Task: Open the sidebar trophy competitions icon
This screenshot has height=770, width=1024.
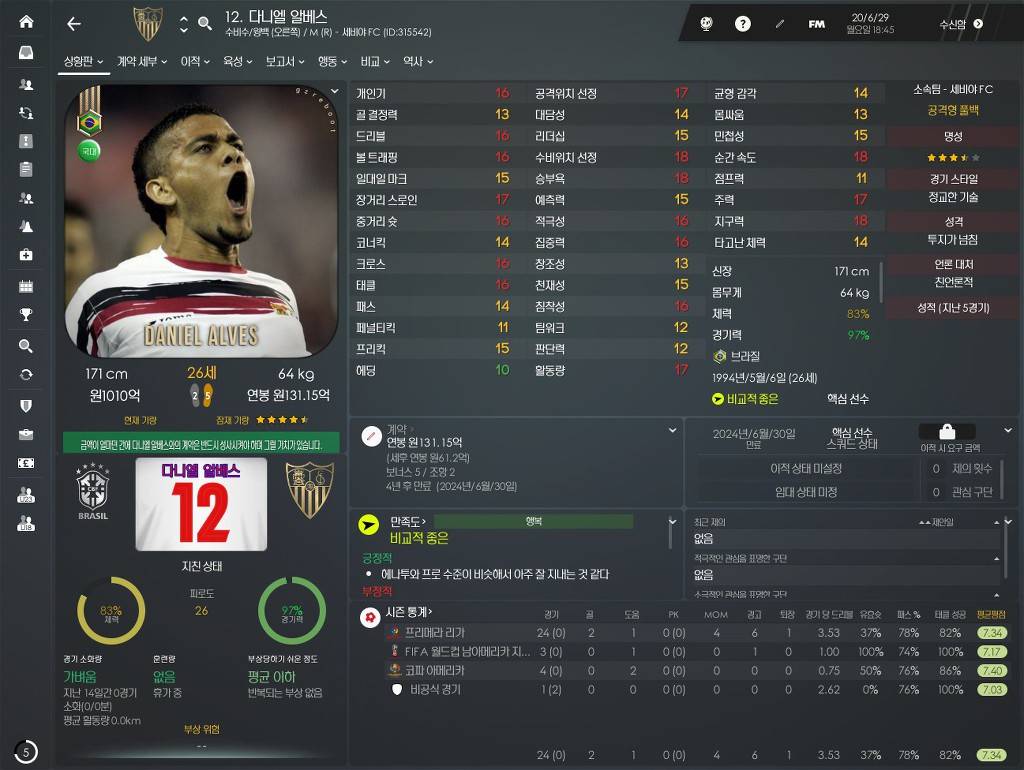Action: click(26, 315)
